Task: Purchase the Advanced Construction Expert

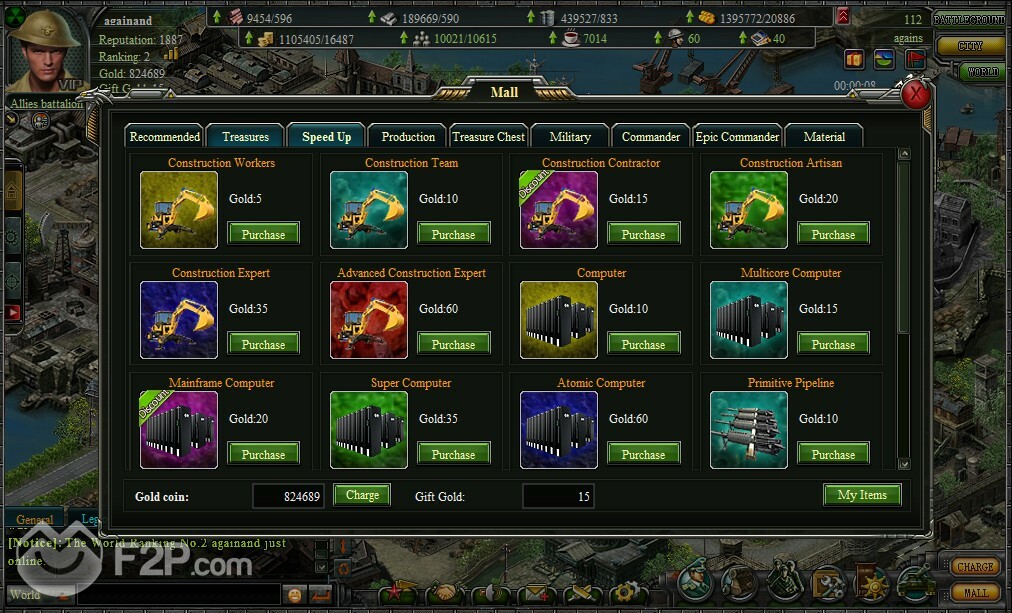Action: (454, 344)
